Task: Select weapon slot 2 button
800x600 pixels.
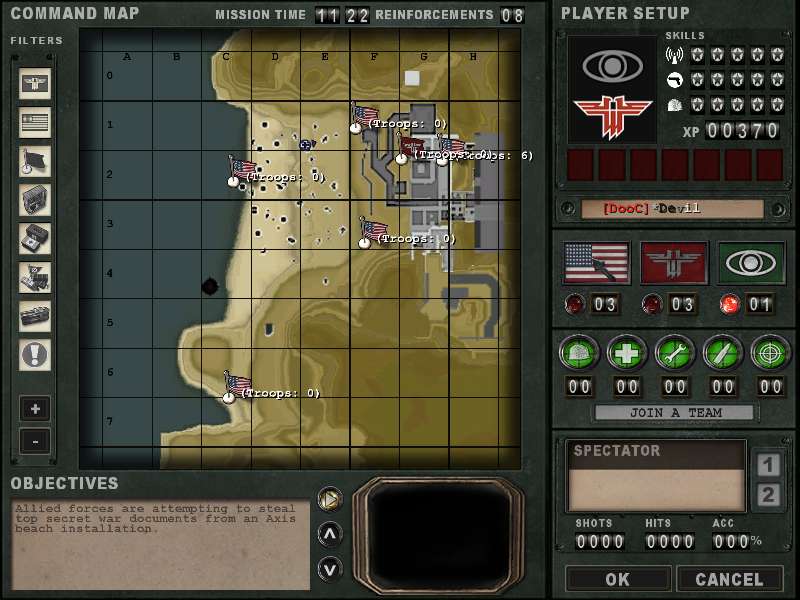Action: point(768,495)
